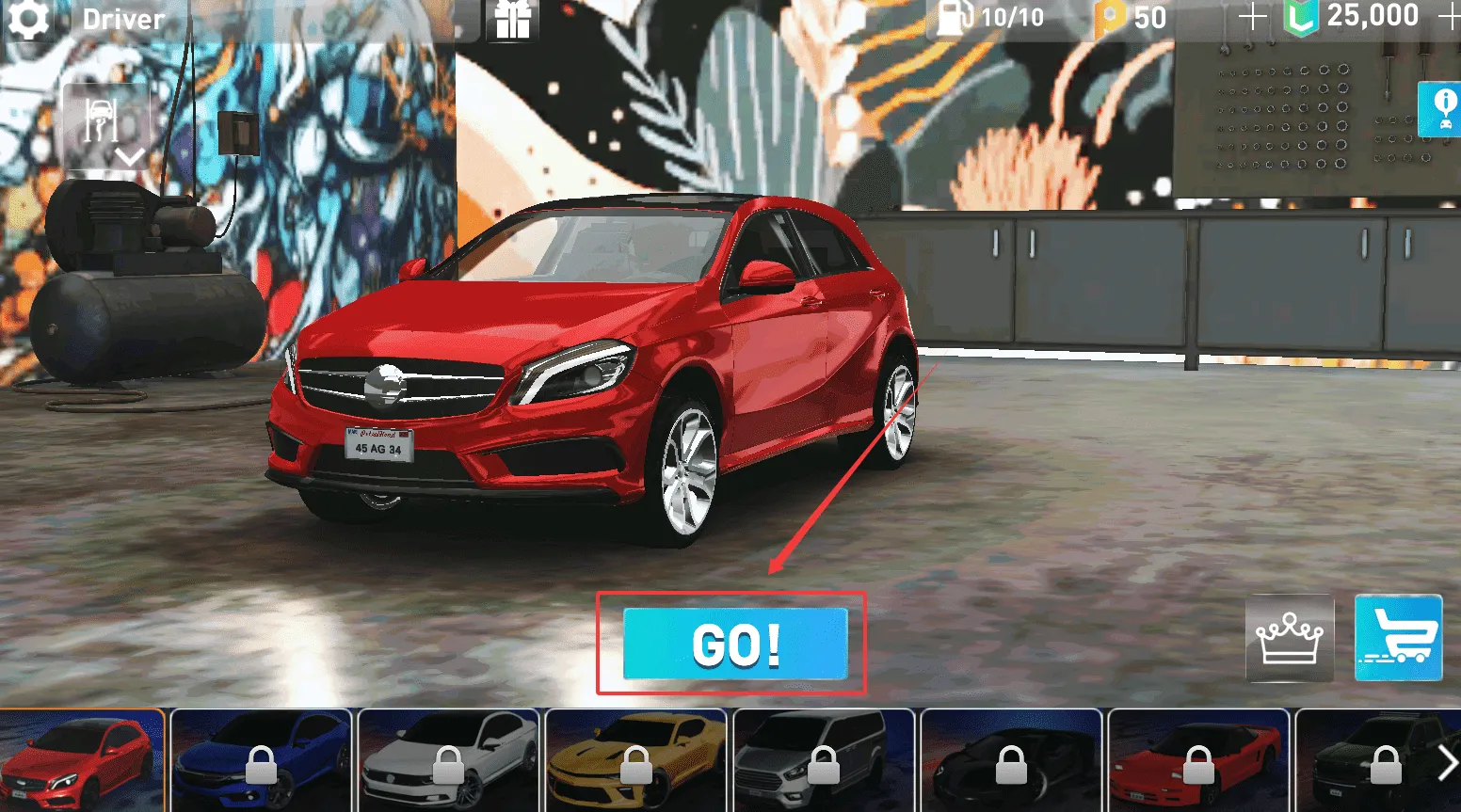Click the fuel pump icon
This screenshot has height=812, width=1461.
953,16
